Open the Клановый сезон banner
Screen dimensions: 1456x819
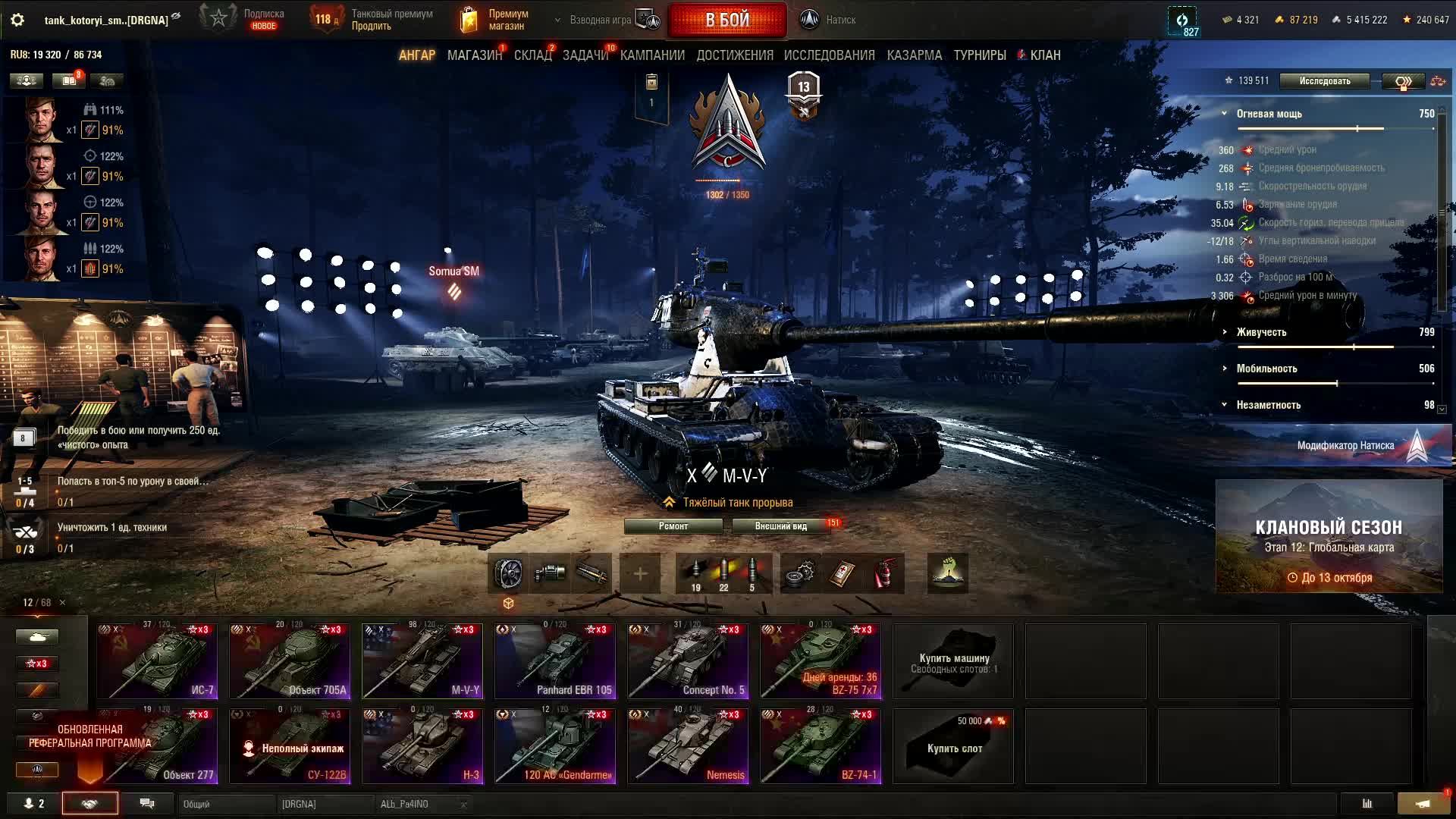(x=1329, y=536)
